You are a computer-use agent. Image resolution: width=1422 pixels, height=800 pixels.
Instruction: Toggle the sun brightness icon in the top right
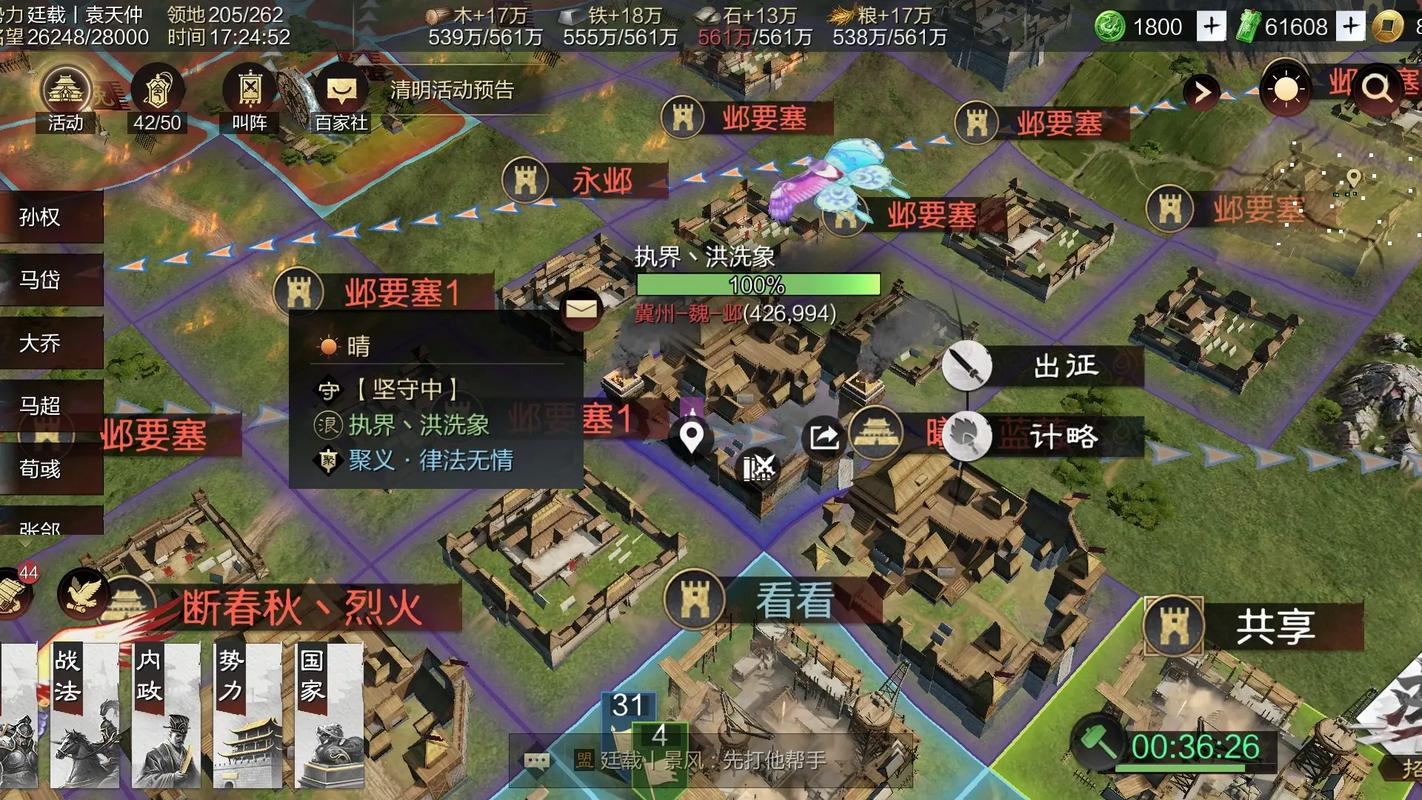(x=1284, y=88)
